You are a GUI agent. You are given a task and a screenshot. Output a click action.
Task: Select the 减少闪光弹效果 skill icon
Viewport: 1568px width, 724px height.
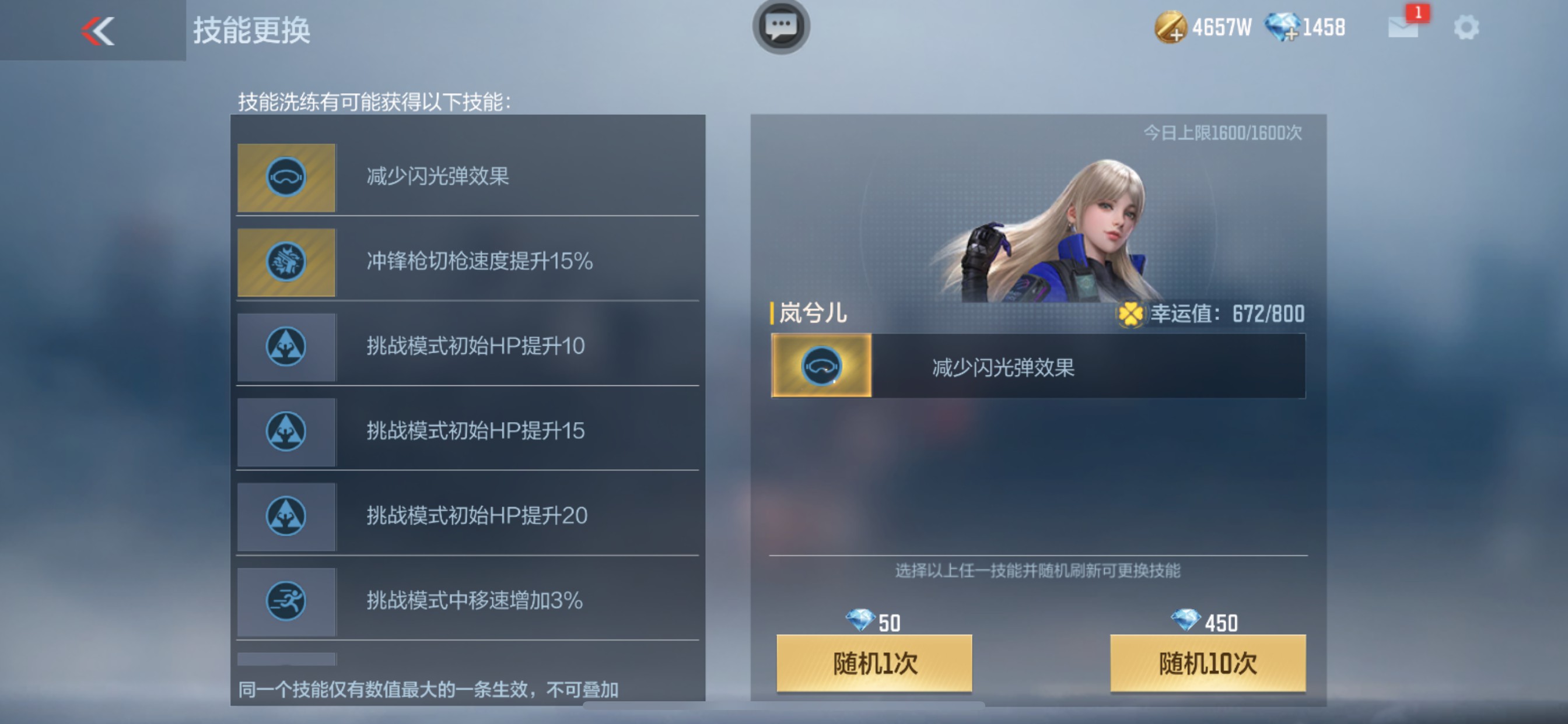(x=286, y=177)
